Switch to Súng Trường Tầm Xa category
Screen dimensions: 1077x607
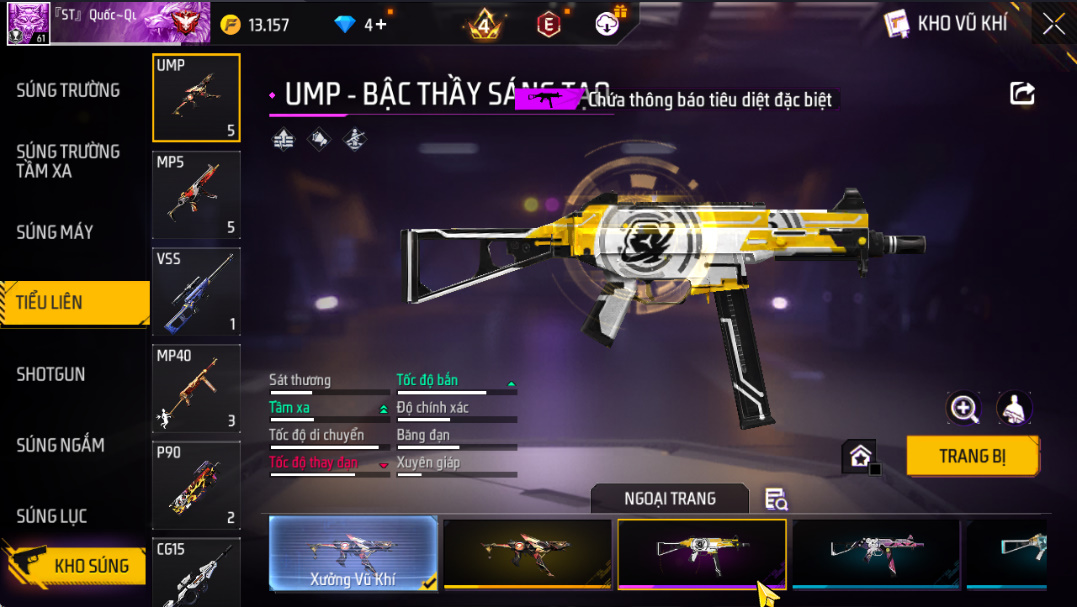pyautogui.click(x=68, y=161)
